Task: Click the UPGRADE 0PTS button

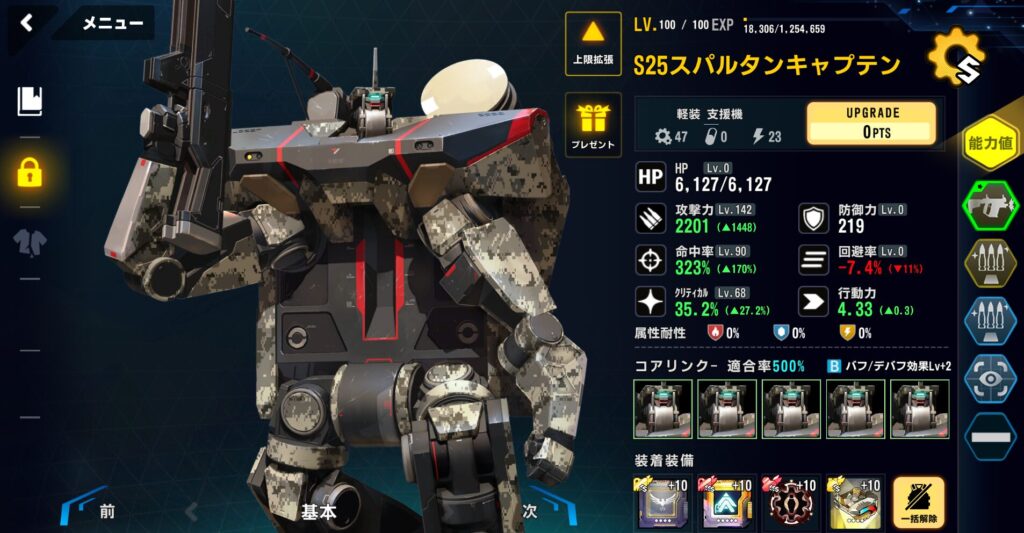Action: coord(871,122)
